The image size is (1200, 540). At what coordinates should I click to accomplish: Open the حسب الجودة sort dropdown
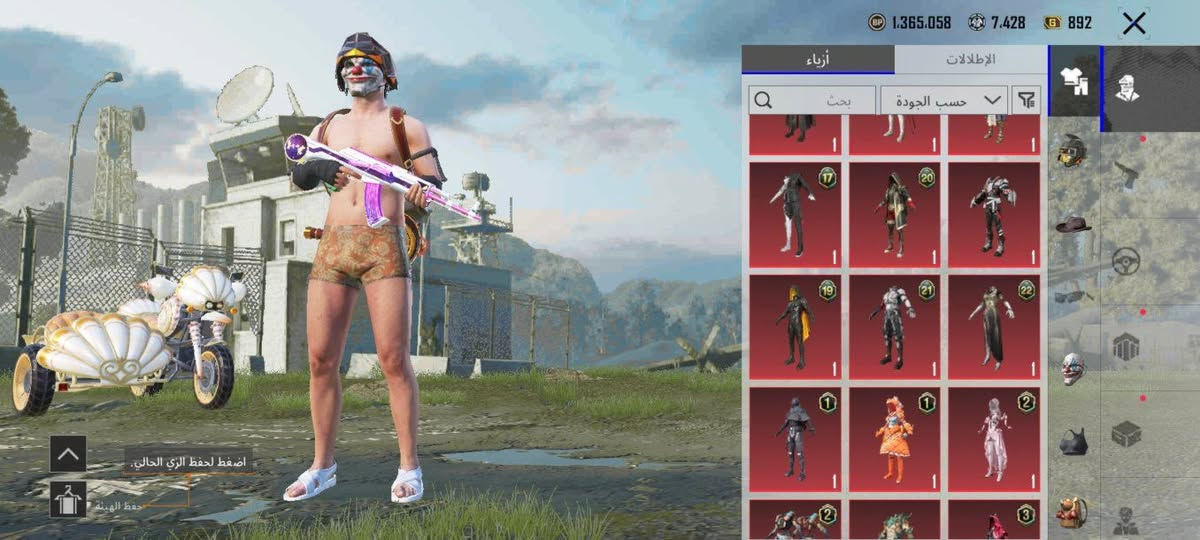pos(943,100)
